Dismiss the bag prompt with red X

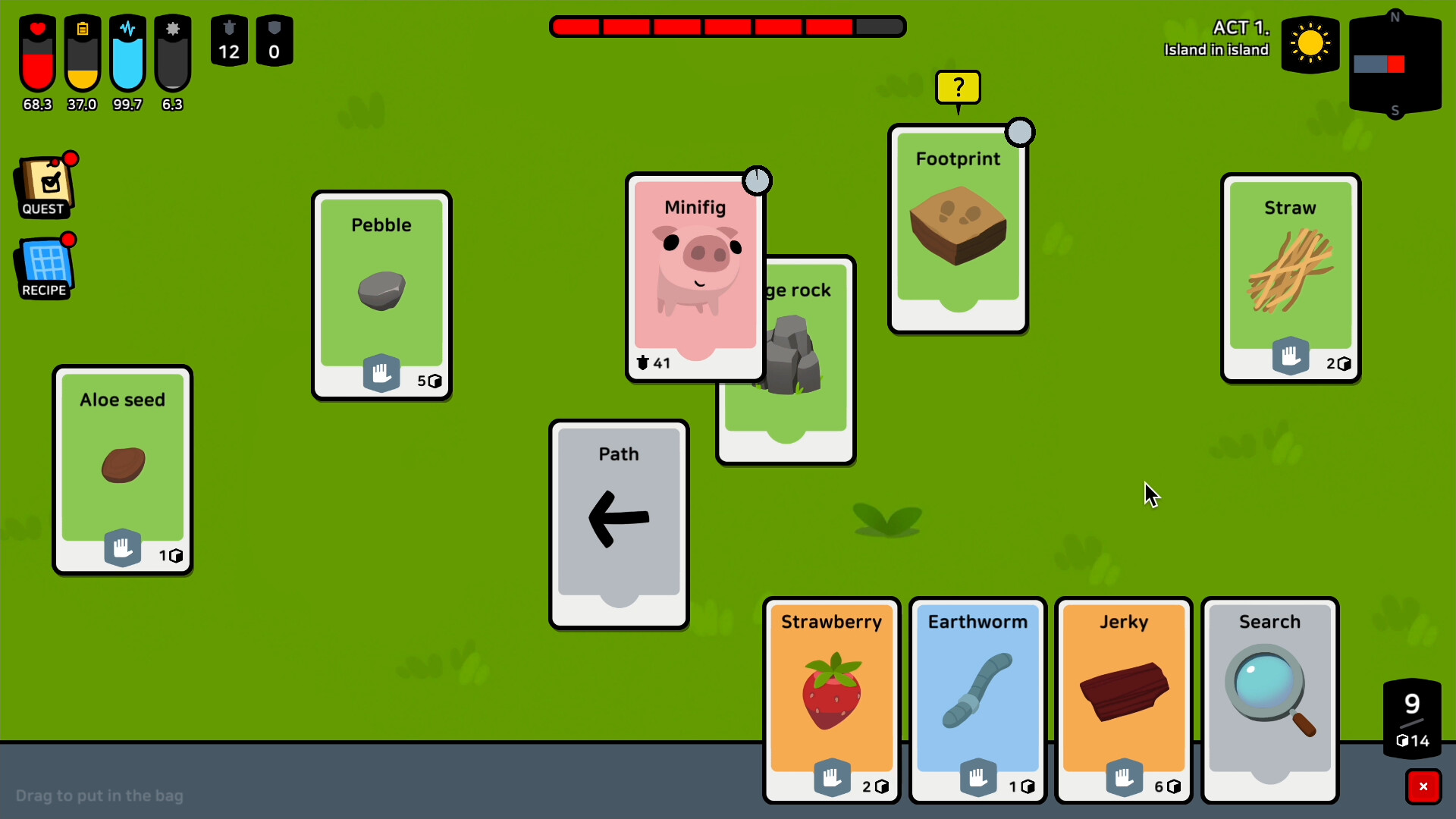(x=1423, y=786)
